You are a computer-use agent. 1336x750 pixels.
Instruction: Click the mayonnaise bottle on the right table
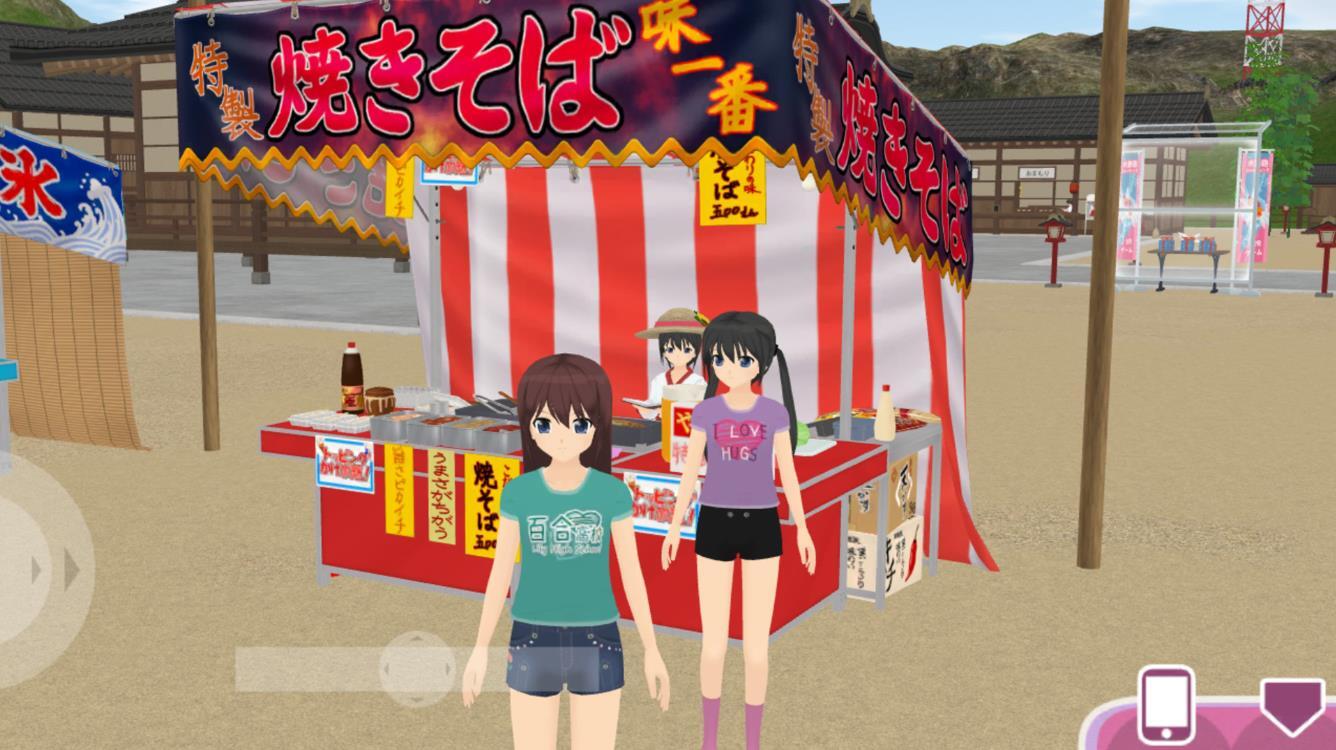[885, 415]
